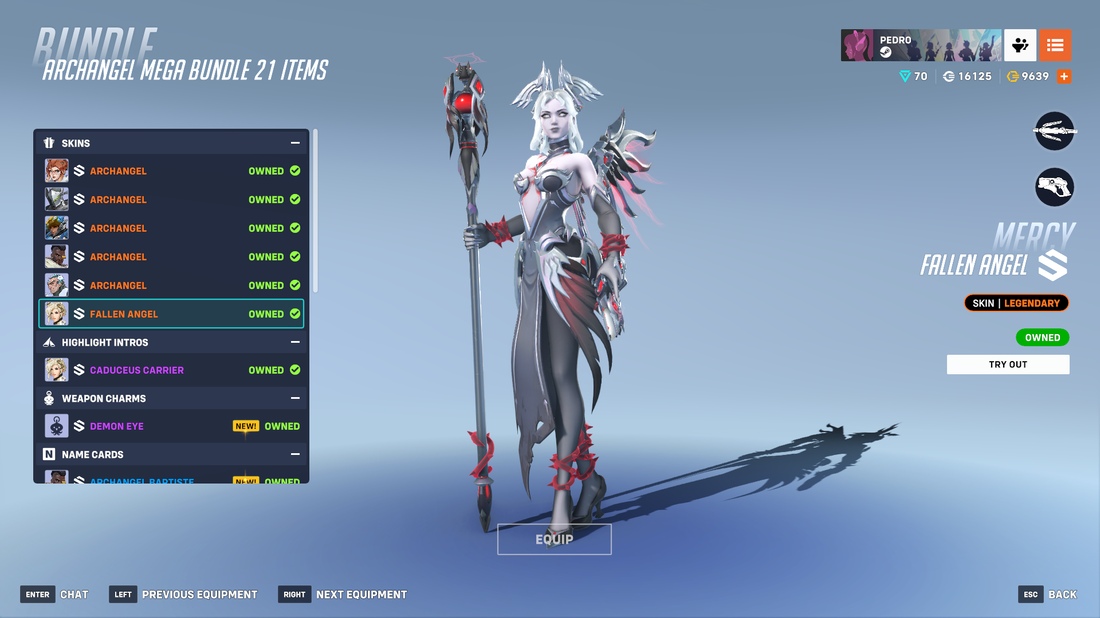1100x618 pixels.
Task: View the Caduceus Blaster pistol preview
Action: [1054, 186]
